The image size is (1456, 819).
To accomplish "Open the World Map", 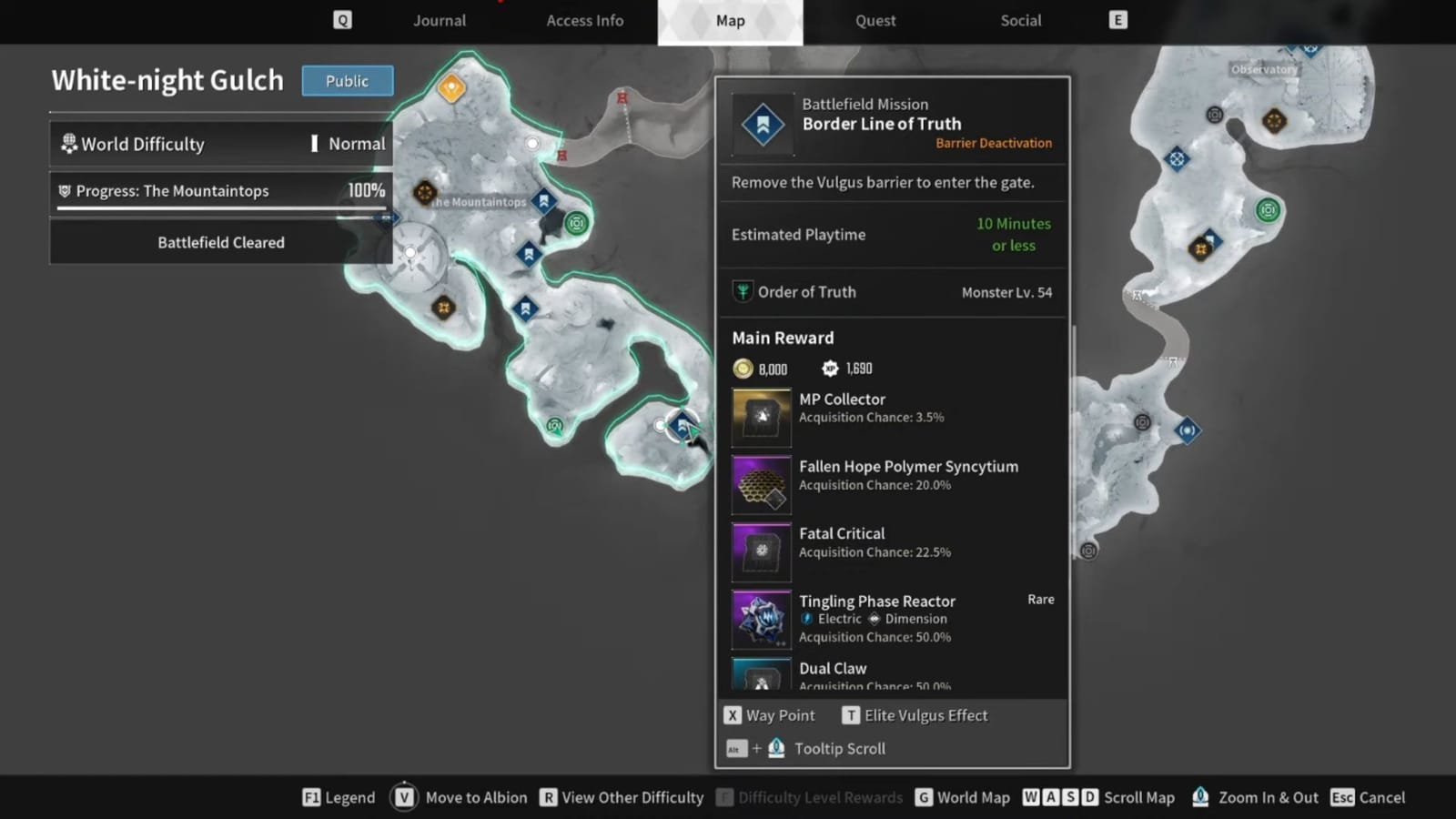I will (x=974, y=797).
